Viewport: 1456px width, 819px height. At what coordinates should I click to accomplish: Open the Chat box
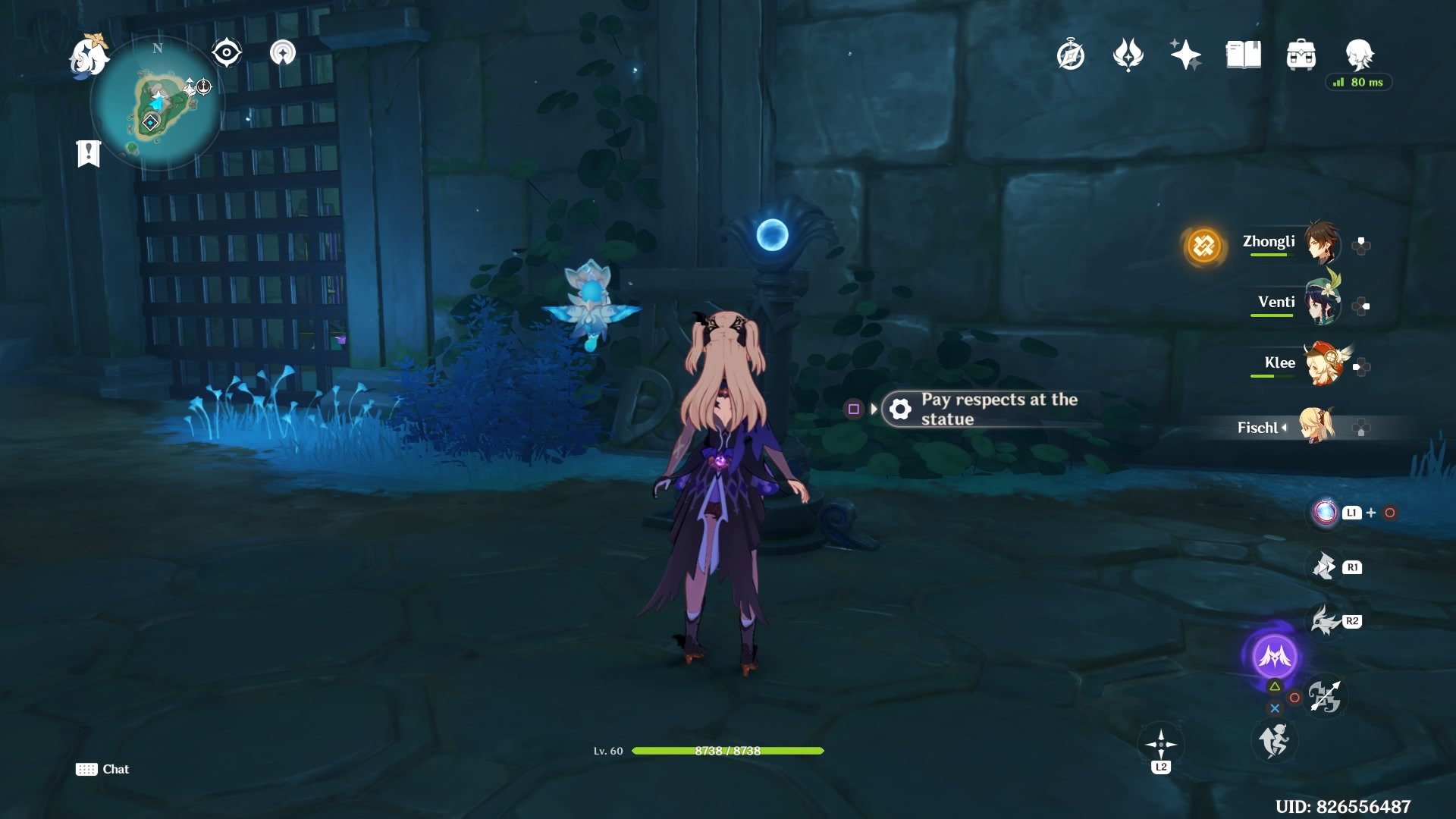point(103,769)
